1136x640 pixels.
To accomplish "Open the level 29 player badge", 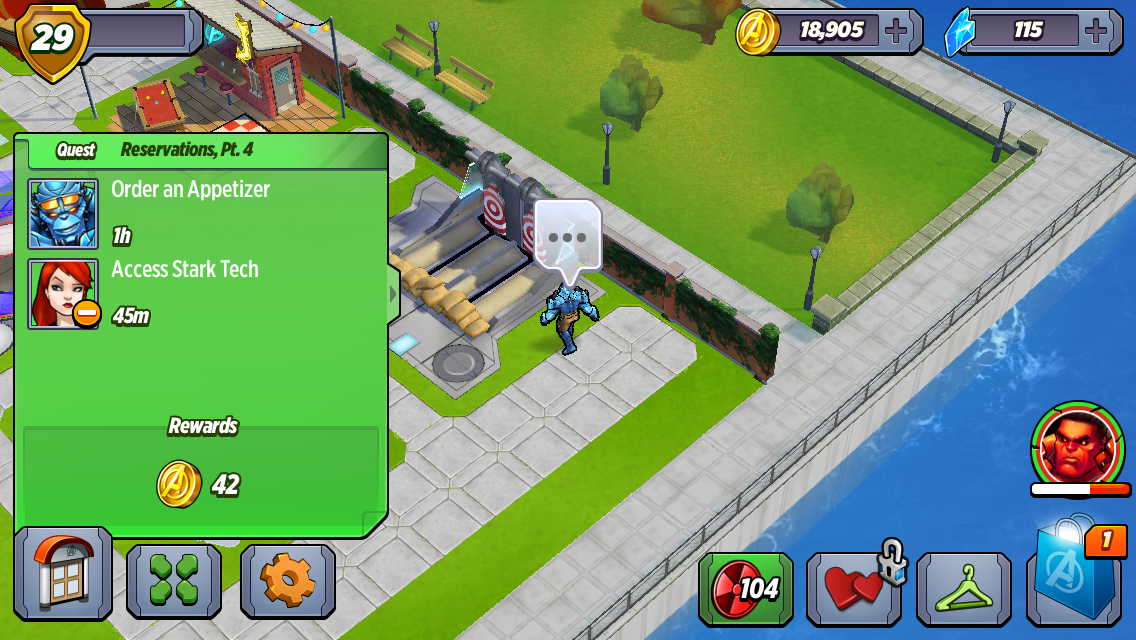I will 52,39.
